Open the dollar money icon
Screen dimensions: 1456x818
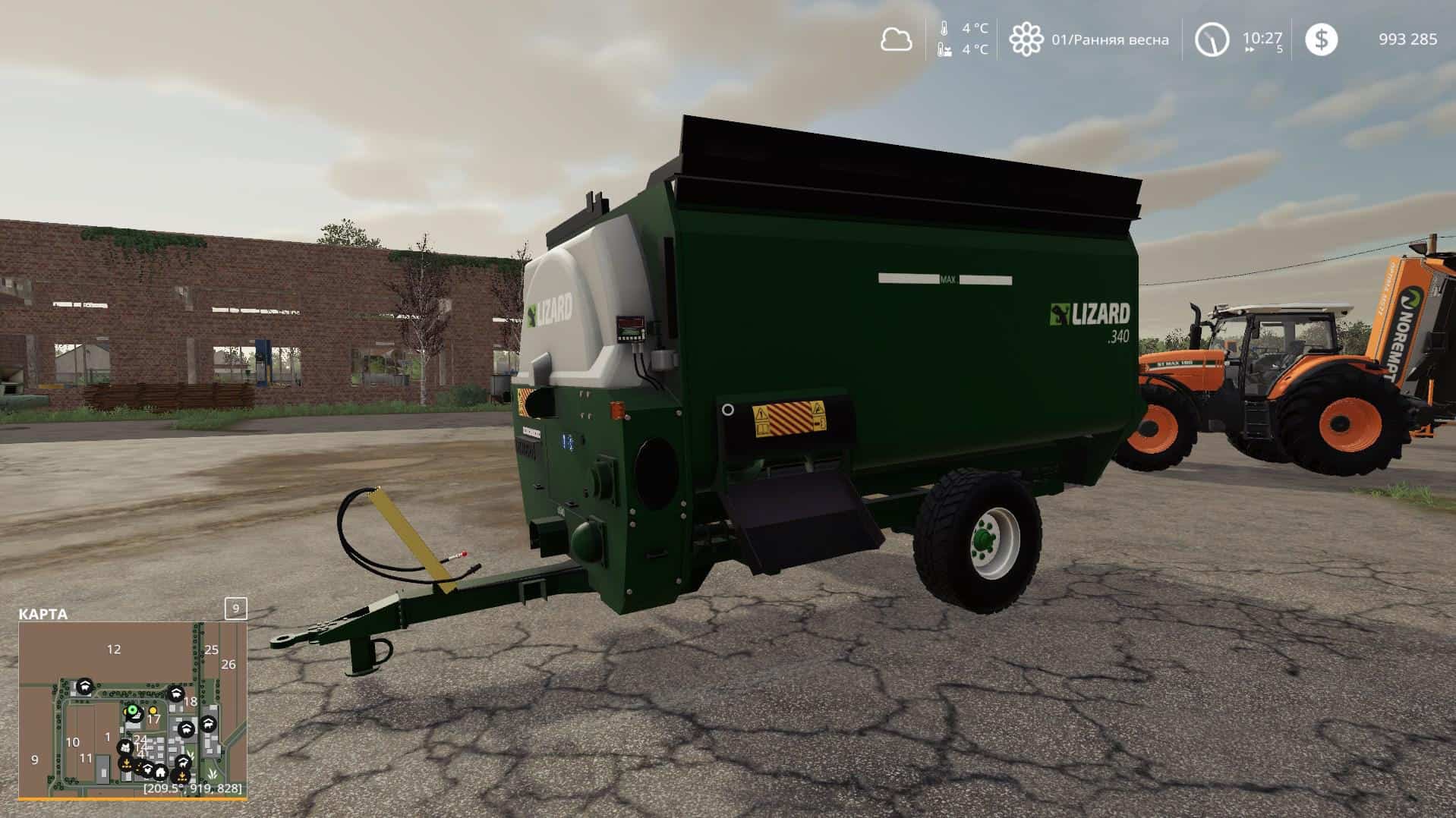point(1321,39)
